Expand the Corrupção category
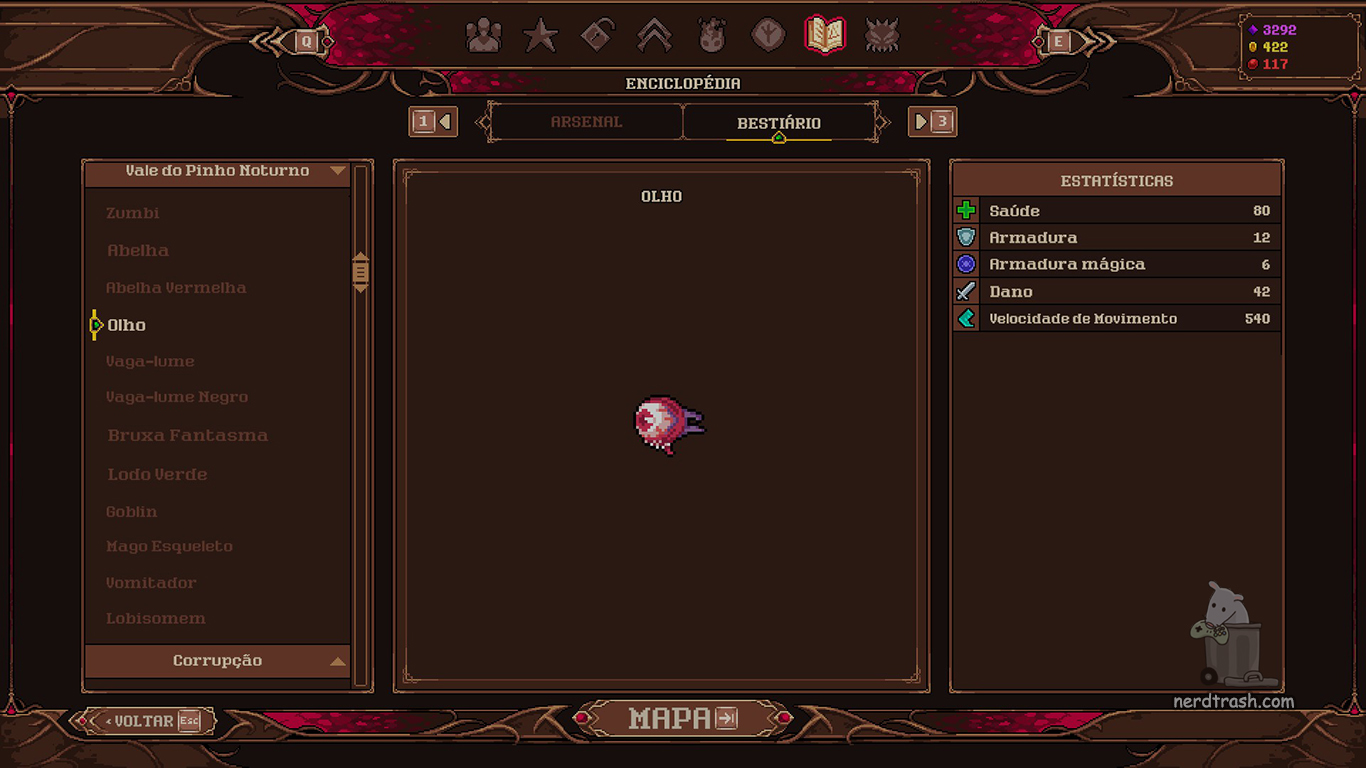1366x768 pixels. [218, 661]
